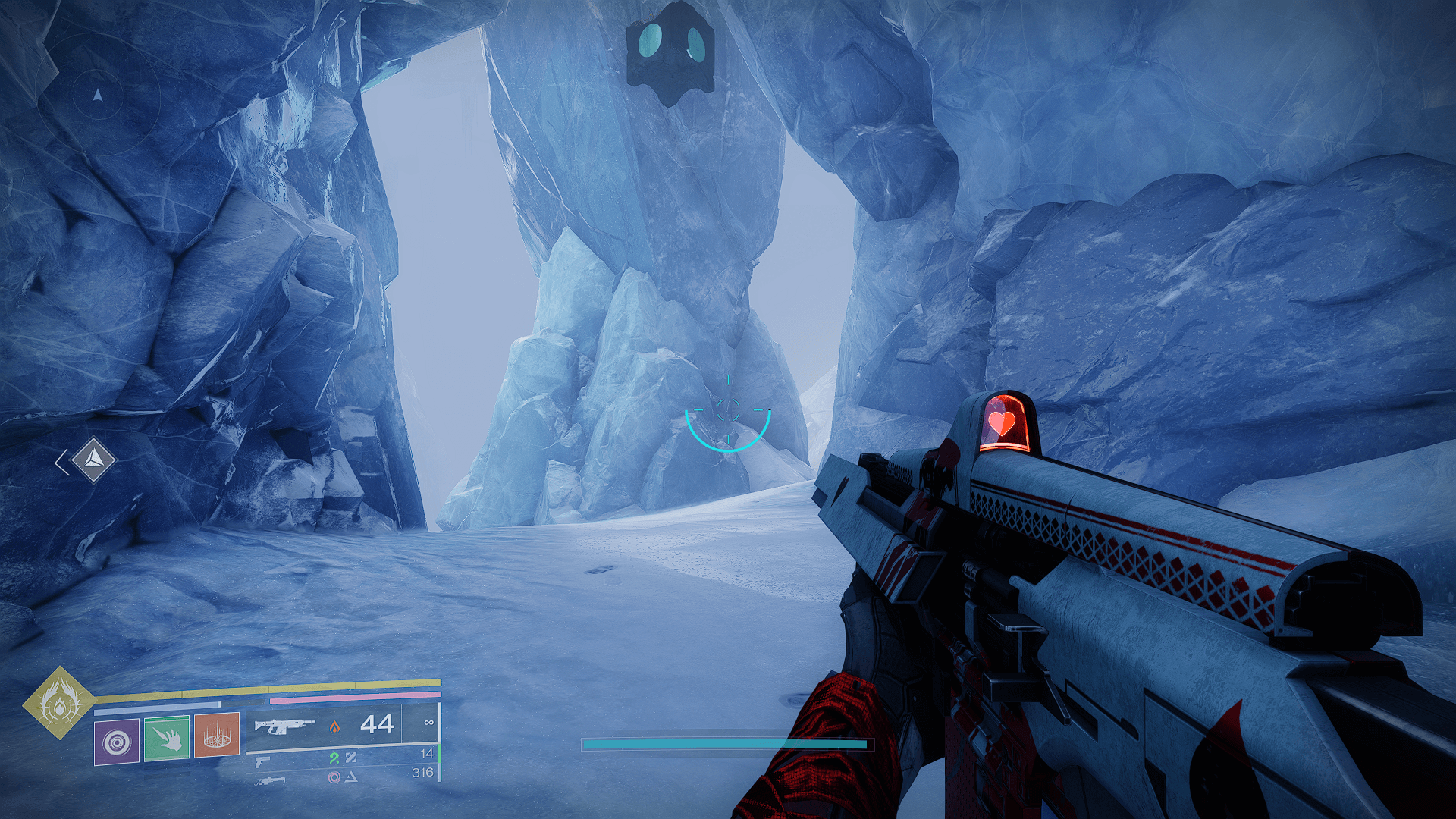Select the pink Void element icon near 316
The image size is (1456, 819).
pyautogui.click(x=333, y=777)
